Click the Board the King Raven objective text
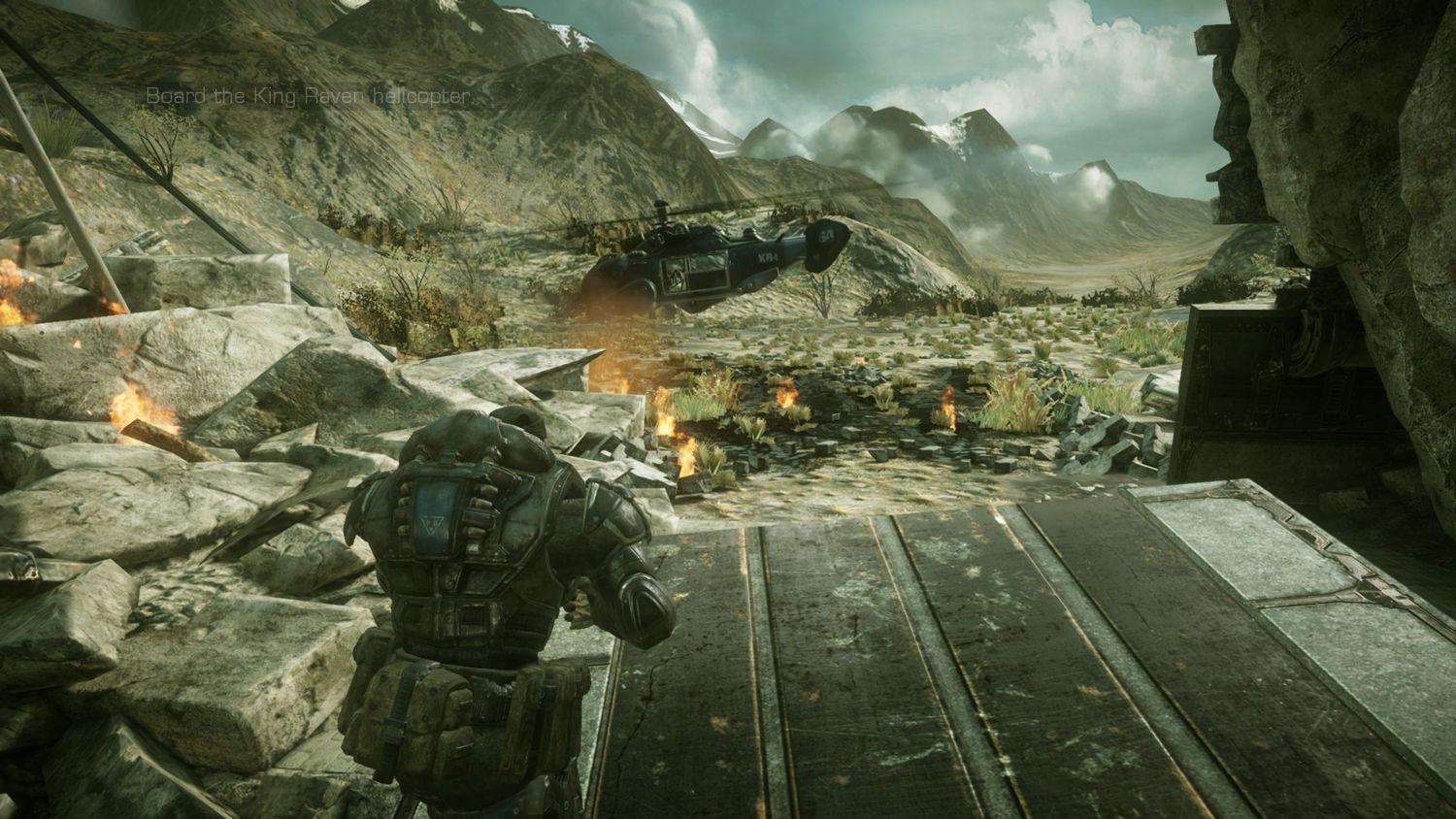The height and width of the screenshot is (819, 1456). pos(309,96)
